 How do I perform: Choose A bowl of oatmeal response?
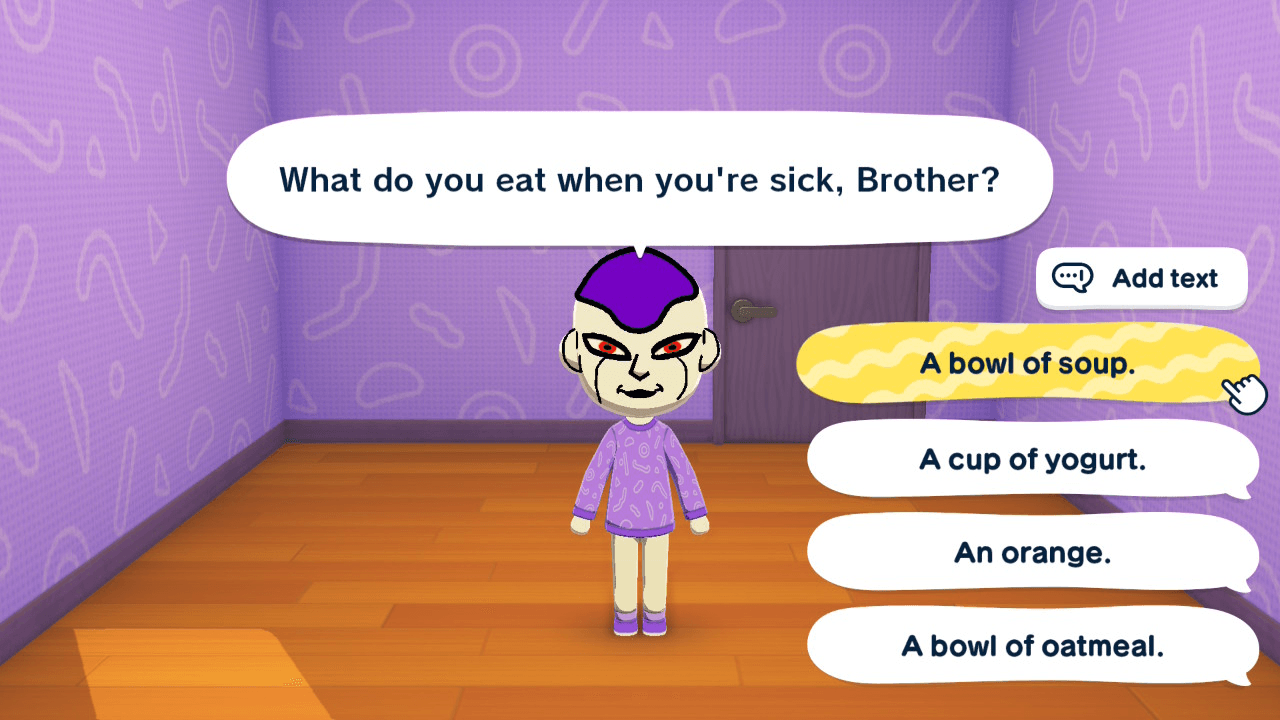(1032, 646)
